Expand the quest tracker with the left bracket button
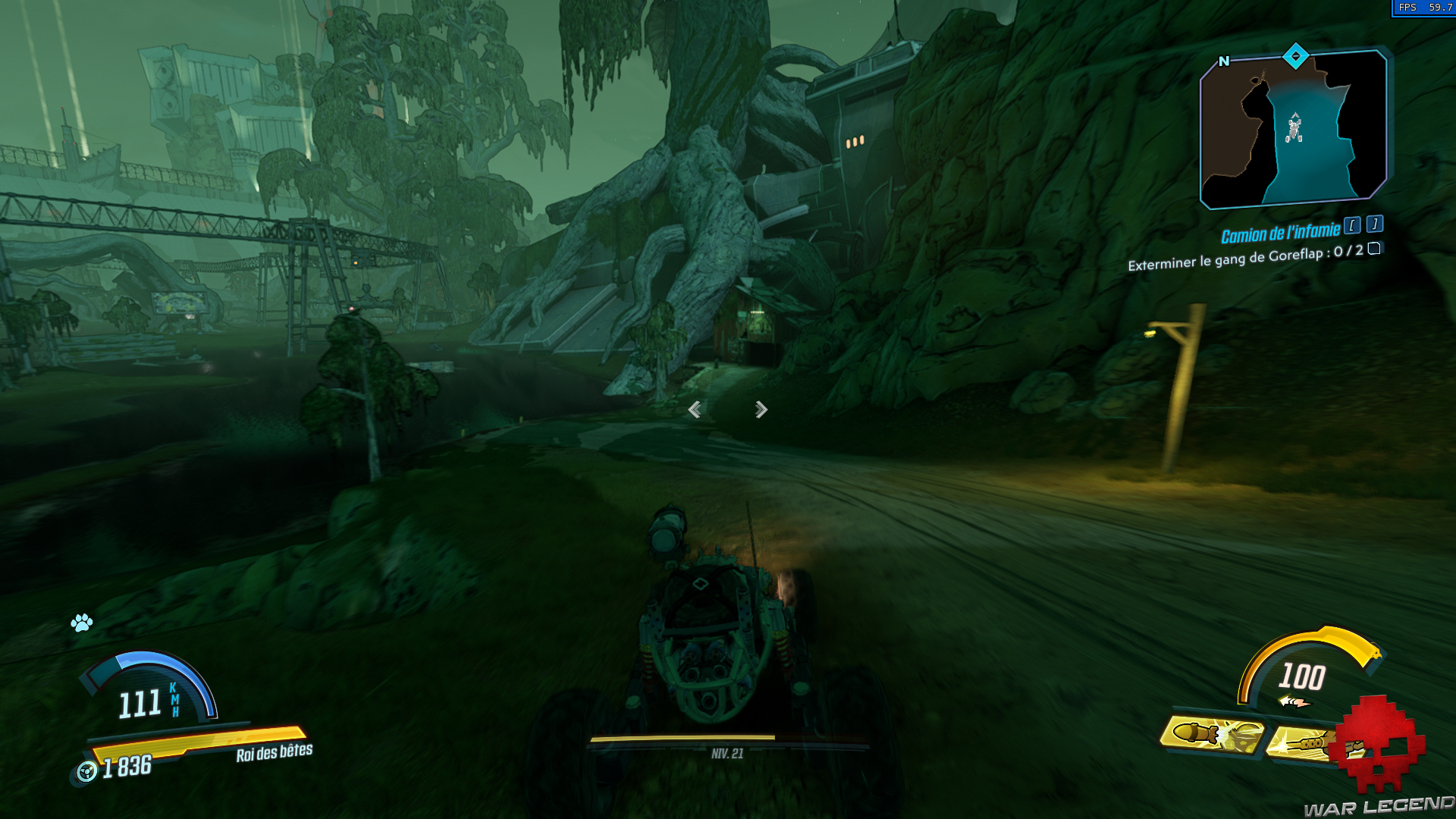The width and height of the screenshot is (1456, 819). pyautogui.click(x=1352, y=226)
